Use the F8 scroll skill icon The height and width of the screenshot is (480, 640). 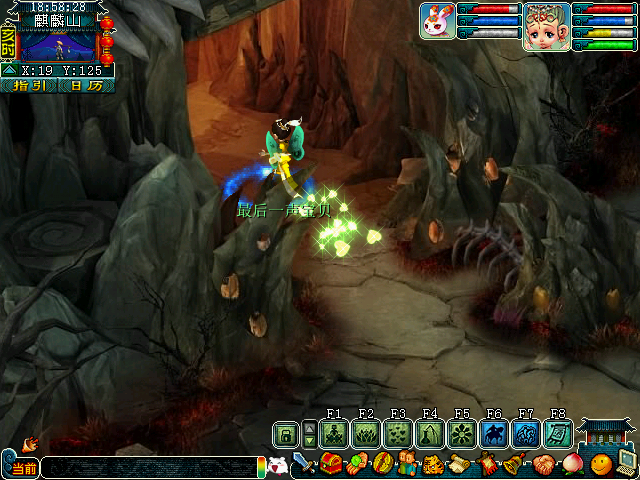point(558,434)
